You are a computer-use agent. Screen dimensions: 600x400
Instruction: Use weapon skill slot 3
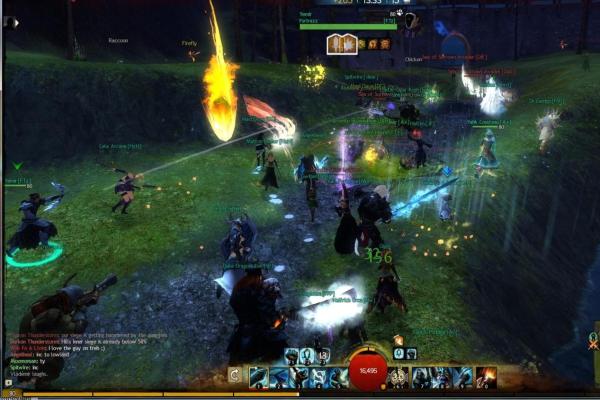tap(297, 377)
